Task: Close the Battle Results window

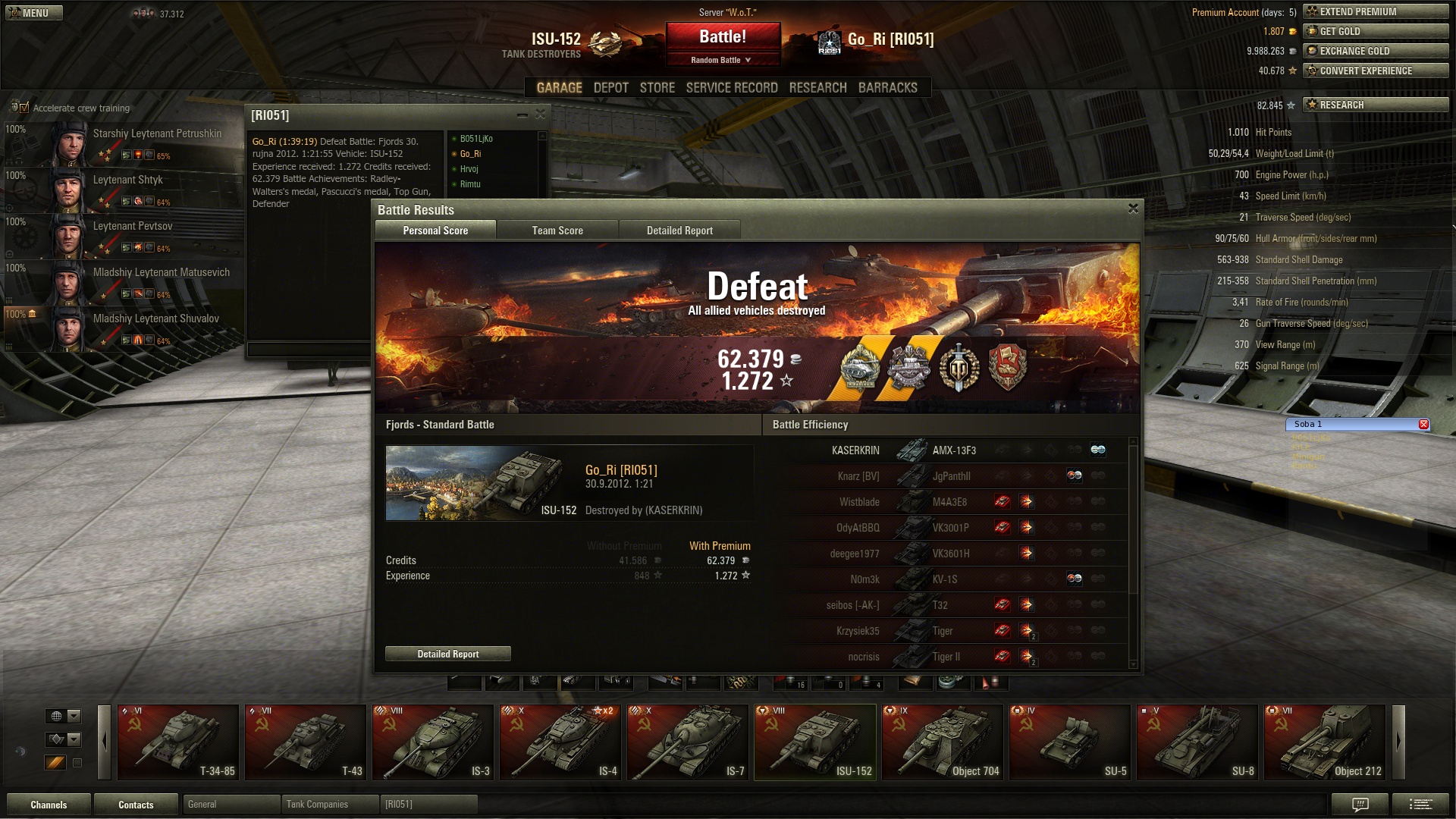Action: [1133, 209]
